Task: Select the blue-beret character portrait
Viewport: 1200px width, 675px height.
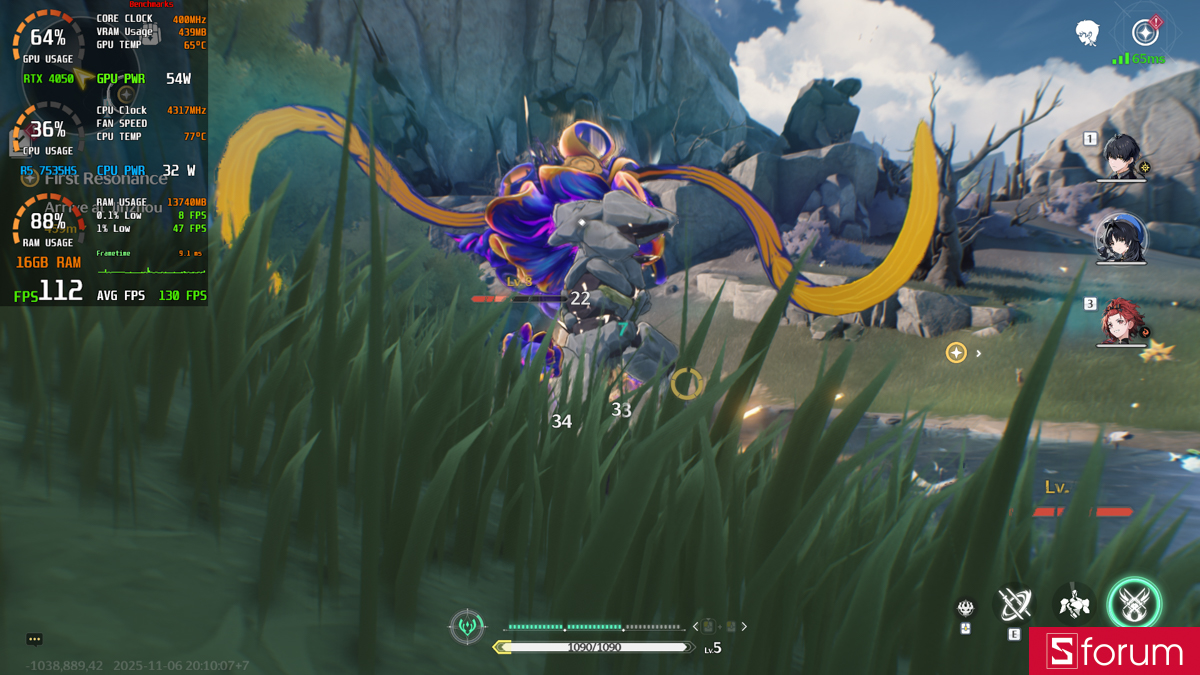Action: coord(1118,238)
